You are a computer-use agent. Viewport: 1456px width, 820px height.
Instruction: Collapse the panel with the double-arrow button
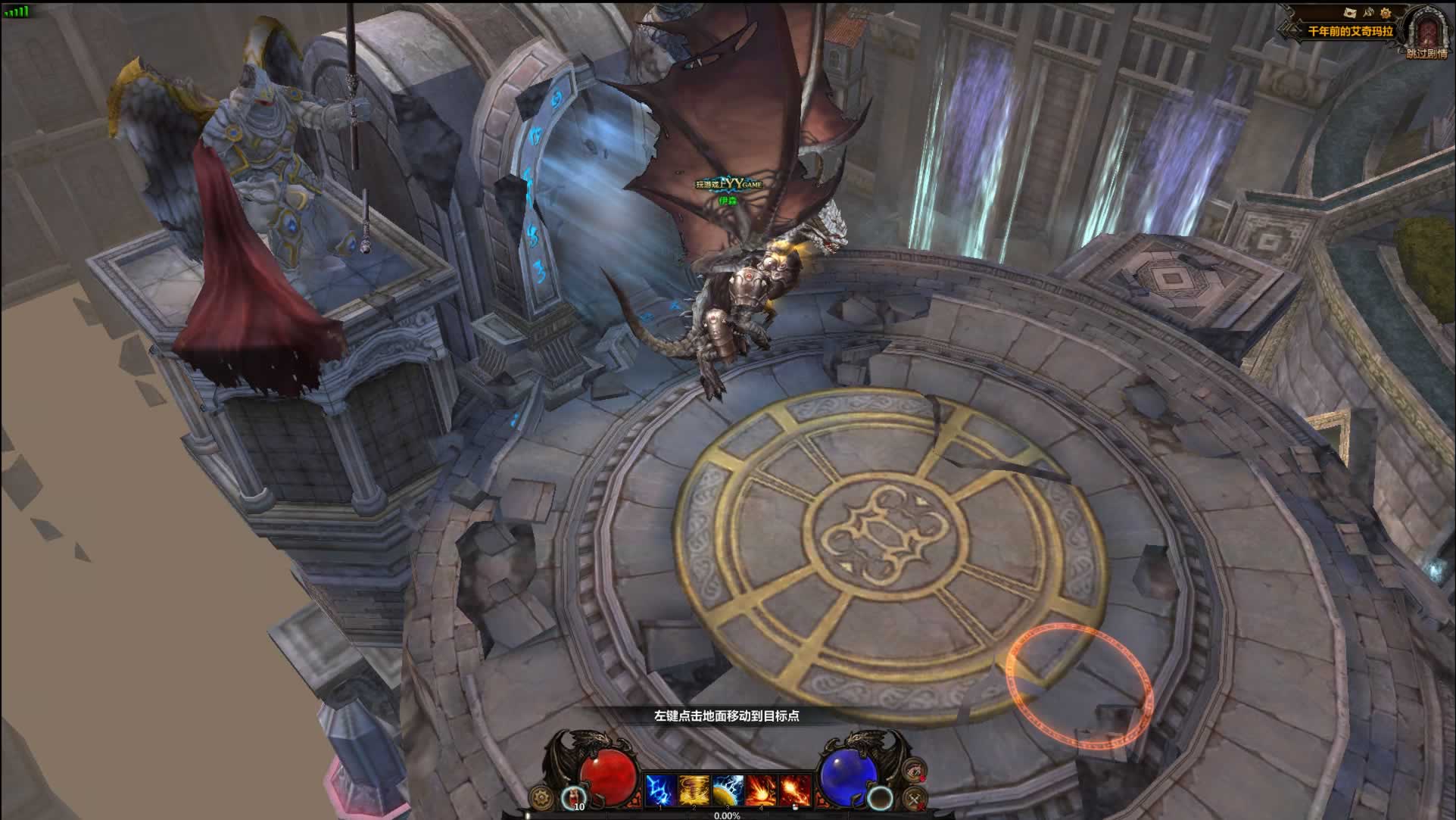click(x=1284, y=32)
